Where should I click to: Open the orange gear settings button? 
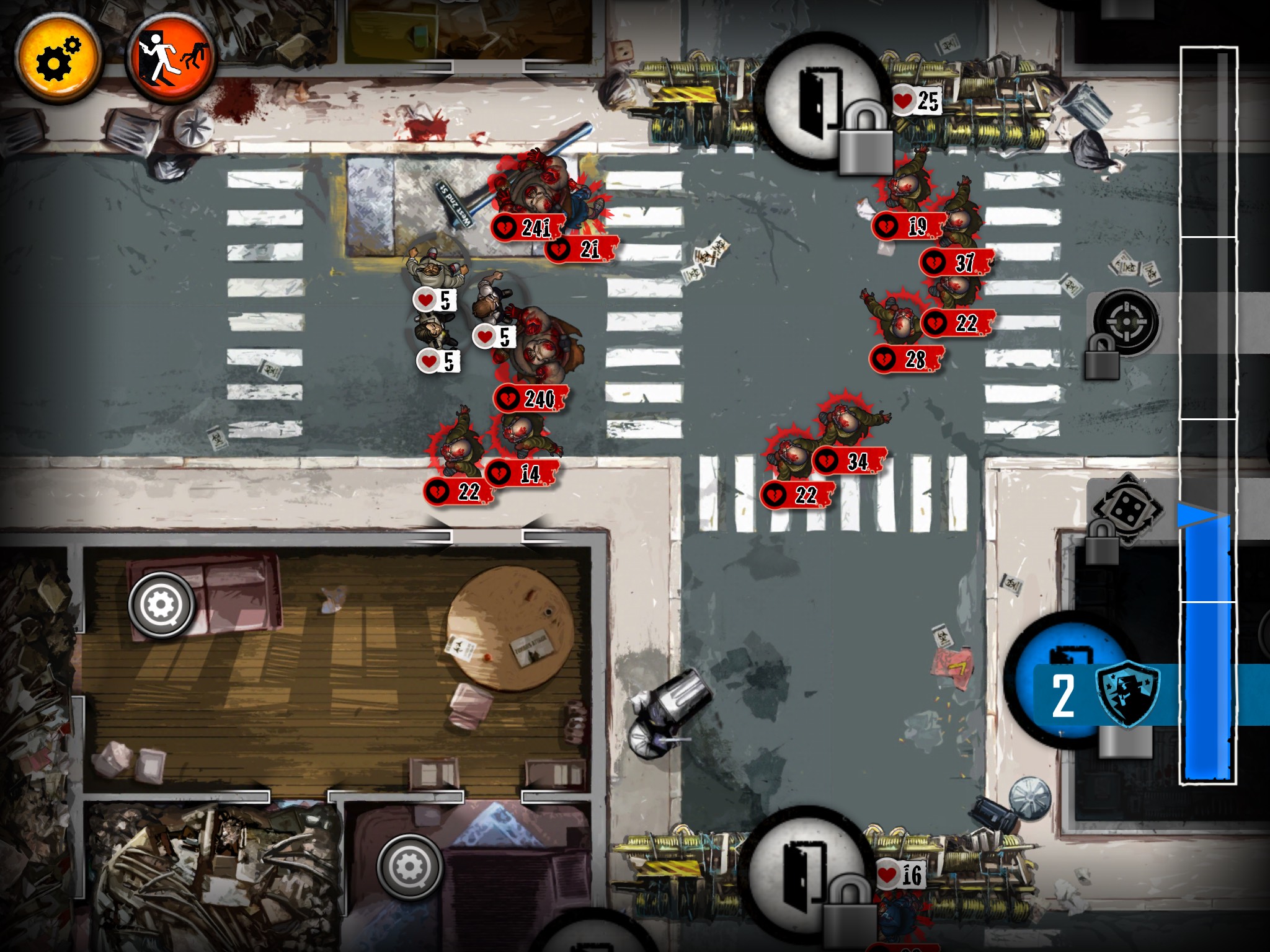[58, 59]
